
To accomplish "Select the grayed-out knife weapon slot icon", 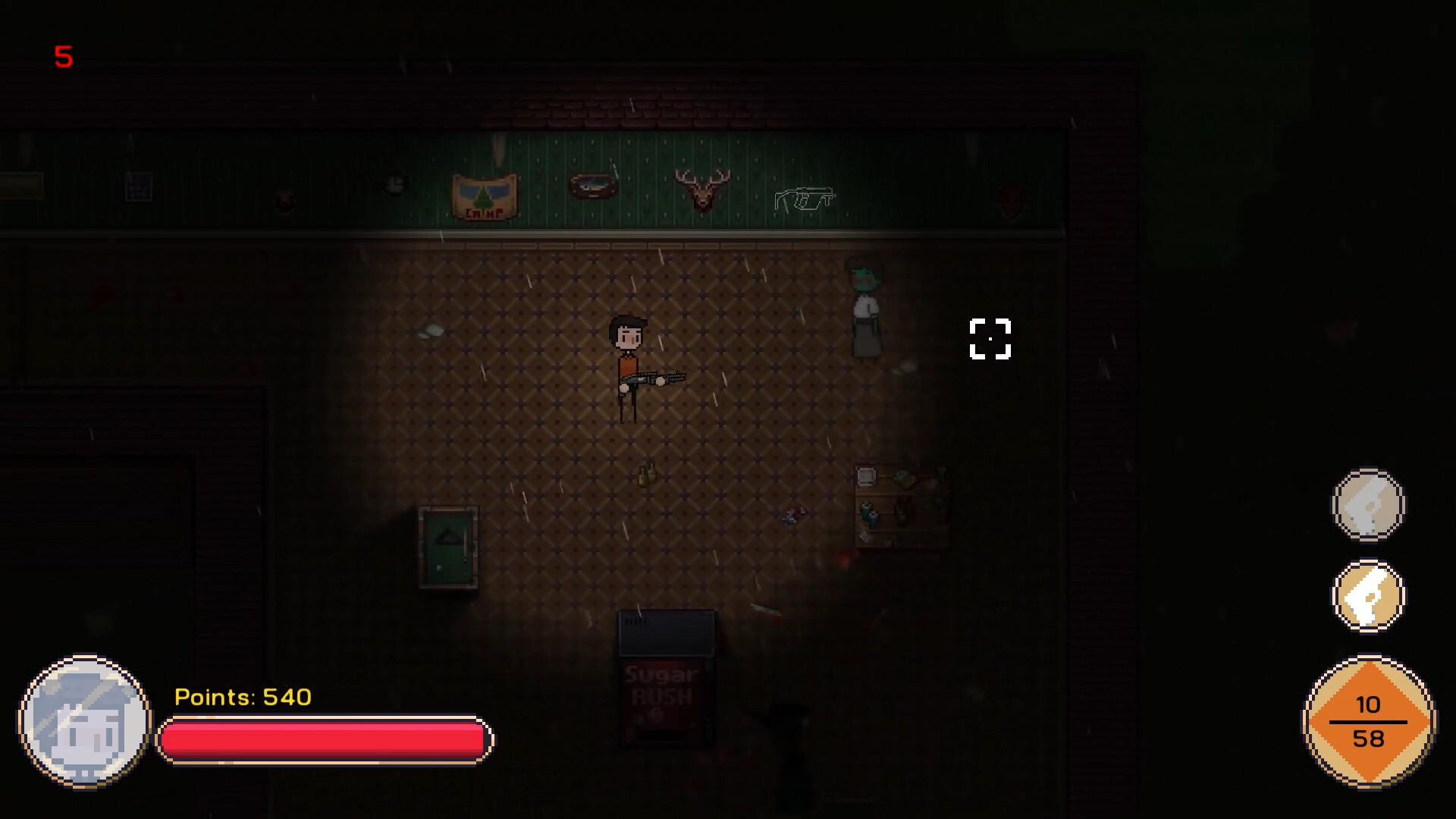I will [1368, 506].
